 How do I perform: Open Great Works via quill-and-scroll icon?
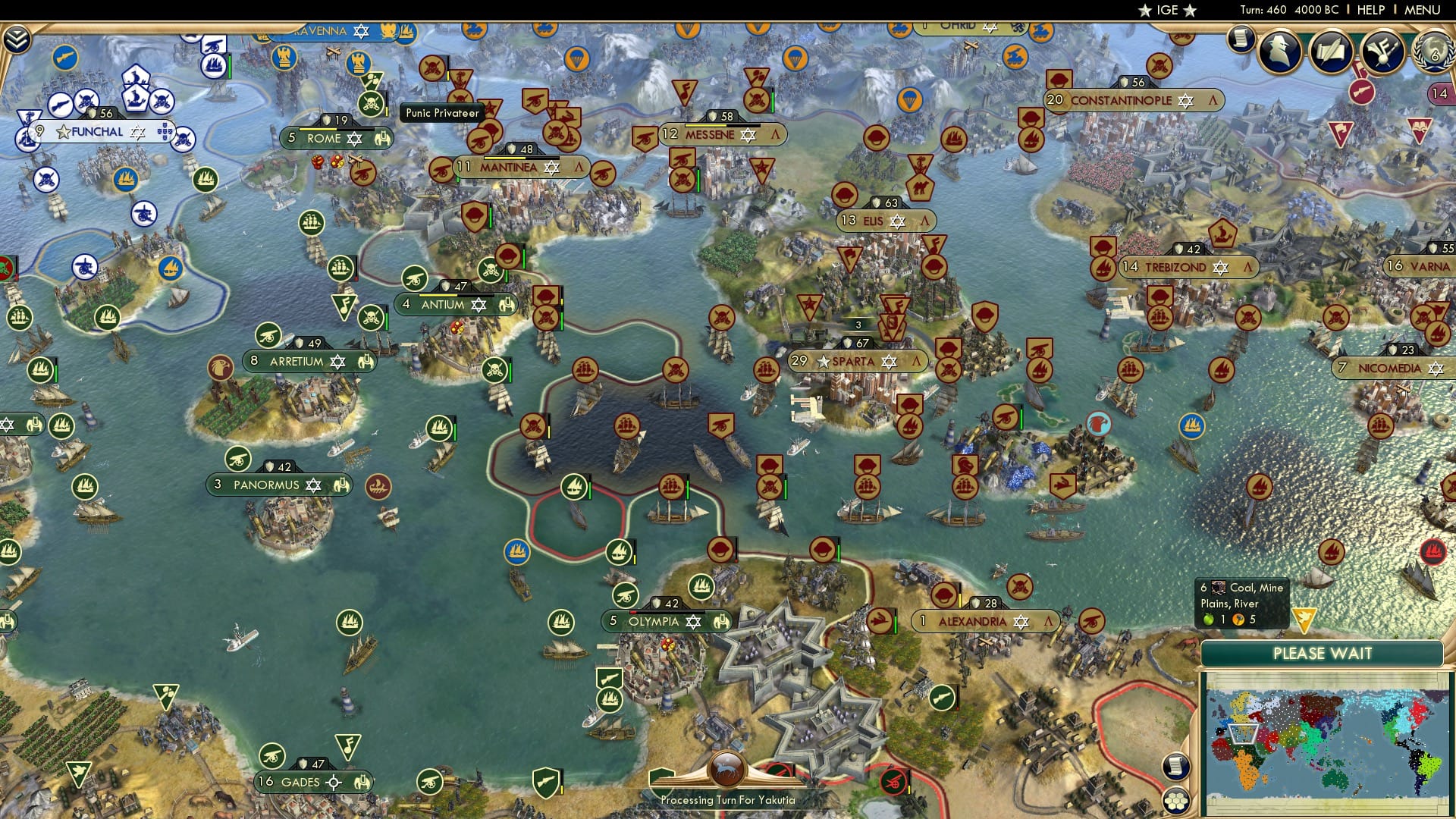tap(1329, 52)
